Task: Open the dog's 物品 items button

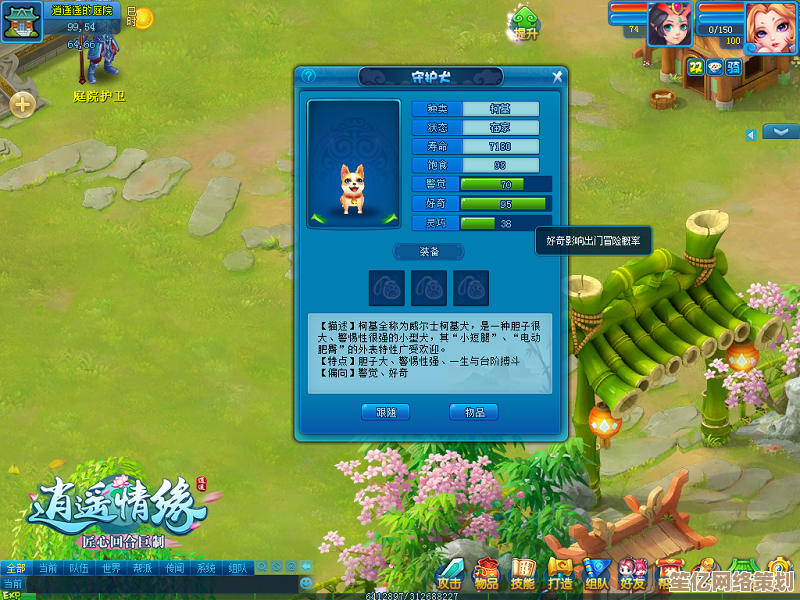Action: coord(474,412)
